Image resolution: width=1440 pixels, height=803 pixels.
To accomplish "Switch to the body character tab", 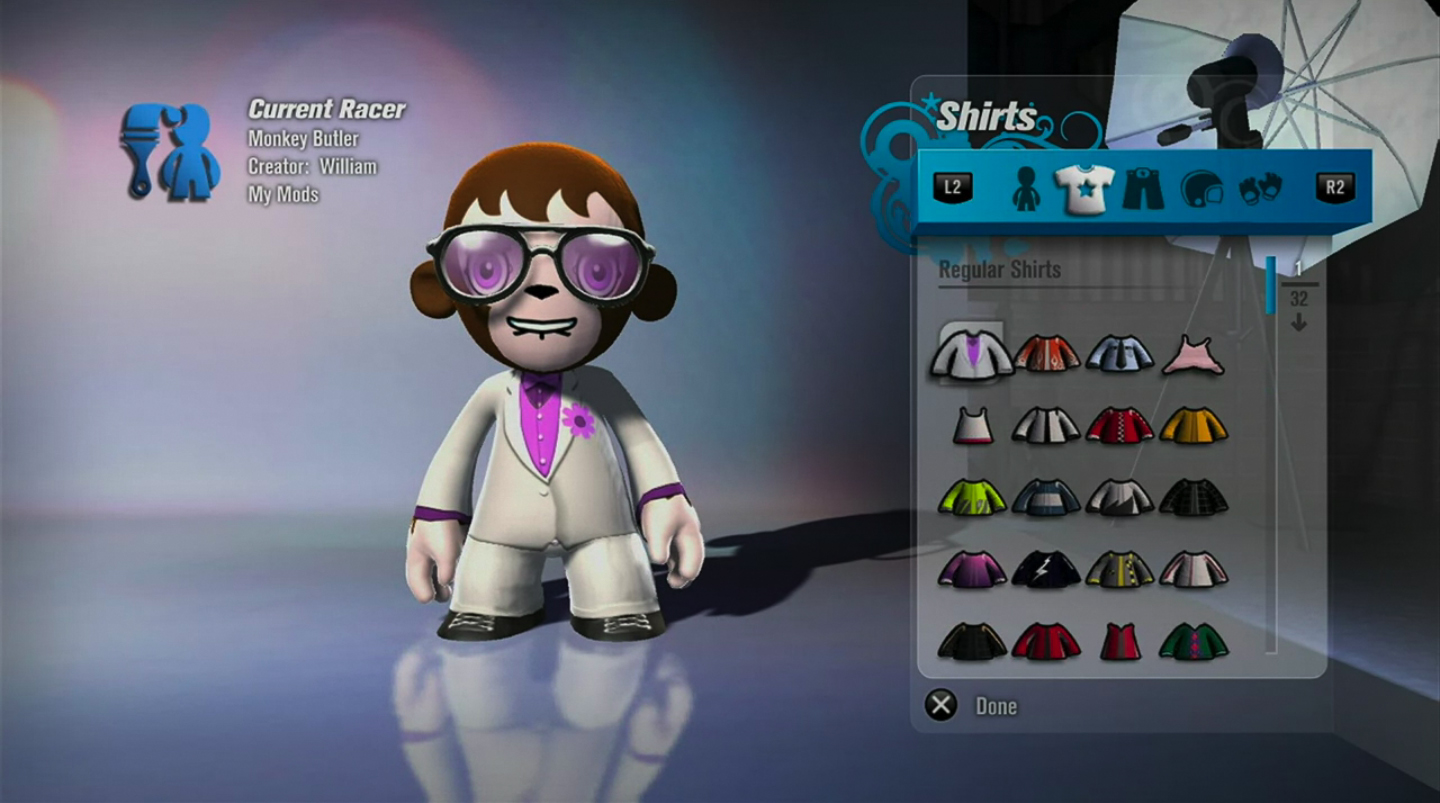I will [1026, 188].
